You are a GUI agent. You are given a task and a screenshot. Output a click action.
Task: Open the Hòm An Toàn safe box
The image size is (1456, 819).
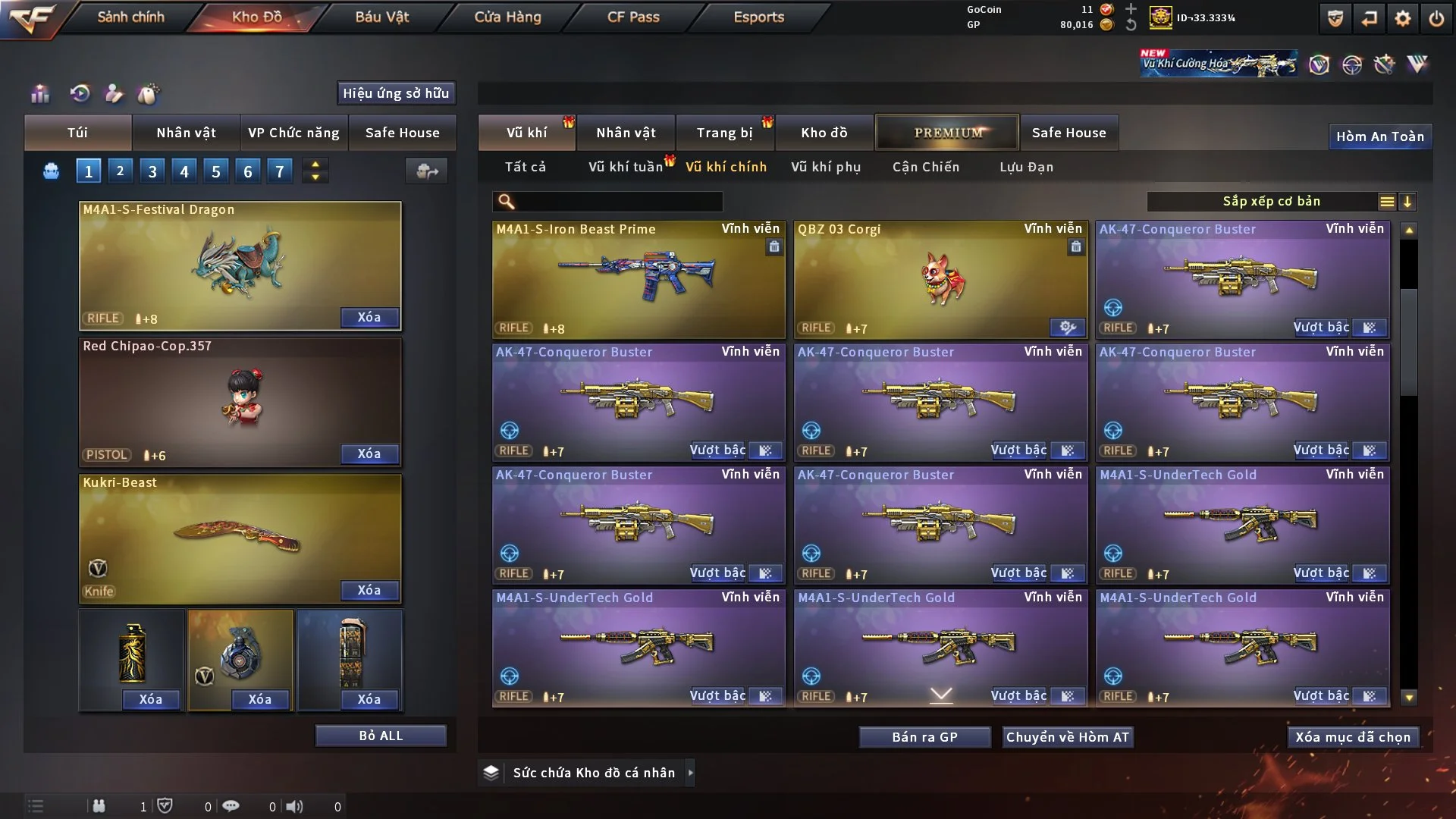coord(1379,136)
